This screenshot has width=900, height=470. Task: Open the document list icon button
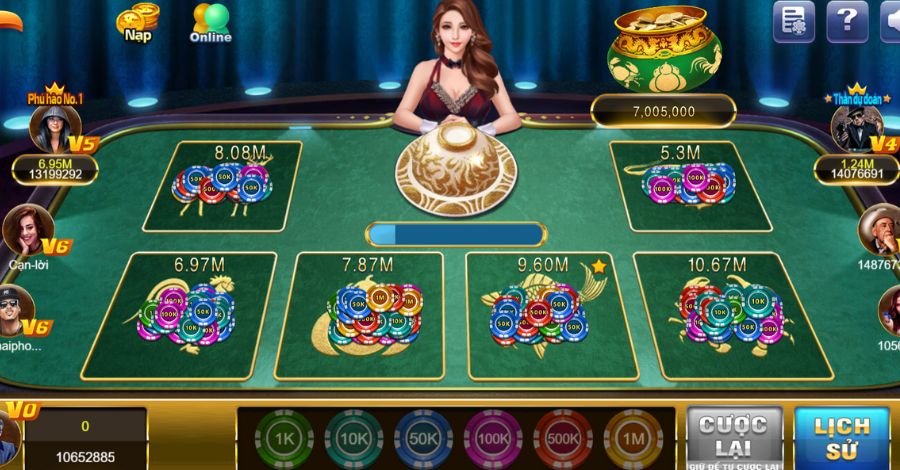(x=794, y=21)
